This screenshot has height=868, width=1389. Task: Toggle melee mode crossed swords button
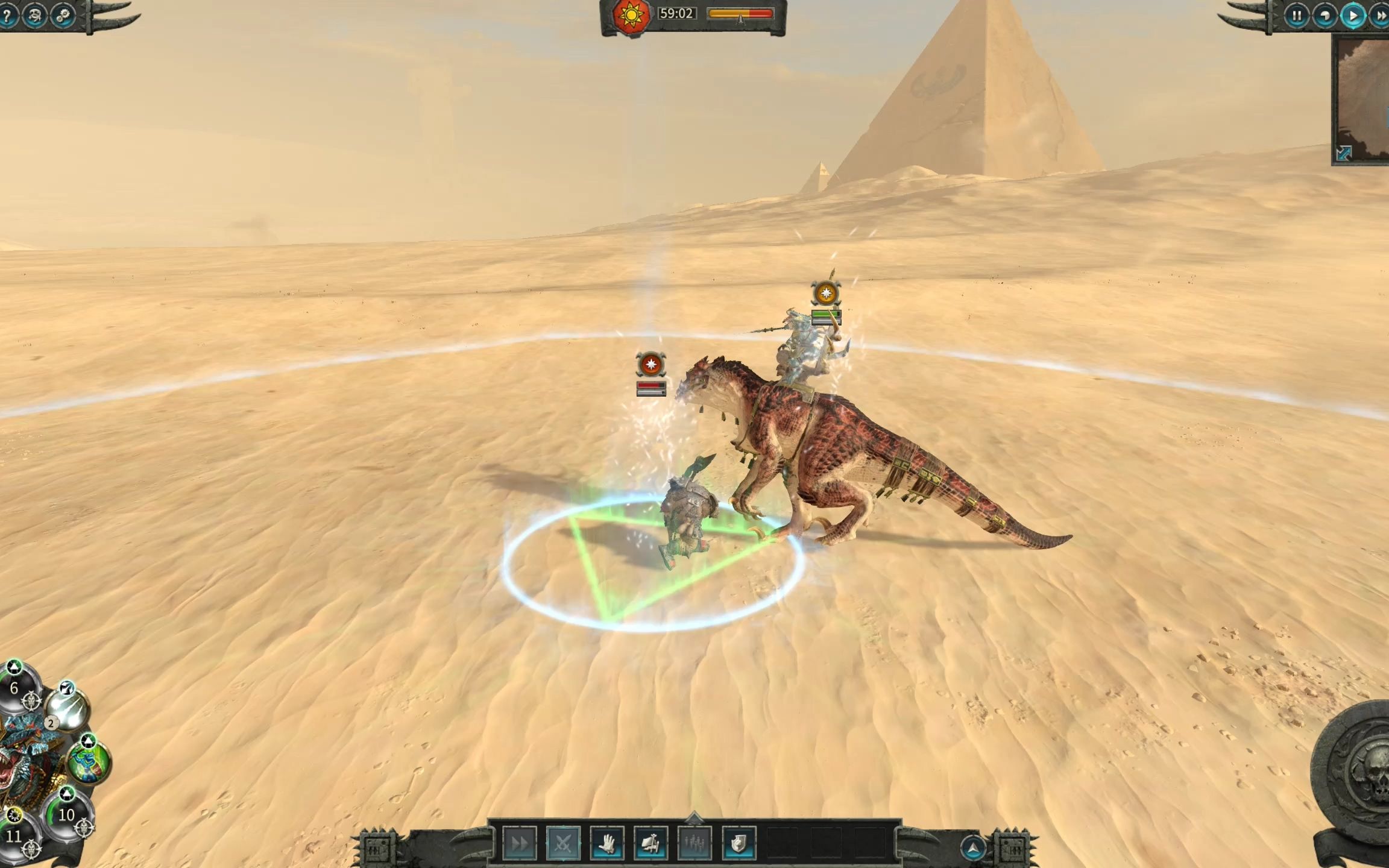pyautogui.click(x=563, y=843)
